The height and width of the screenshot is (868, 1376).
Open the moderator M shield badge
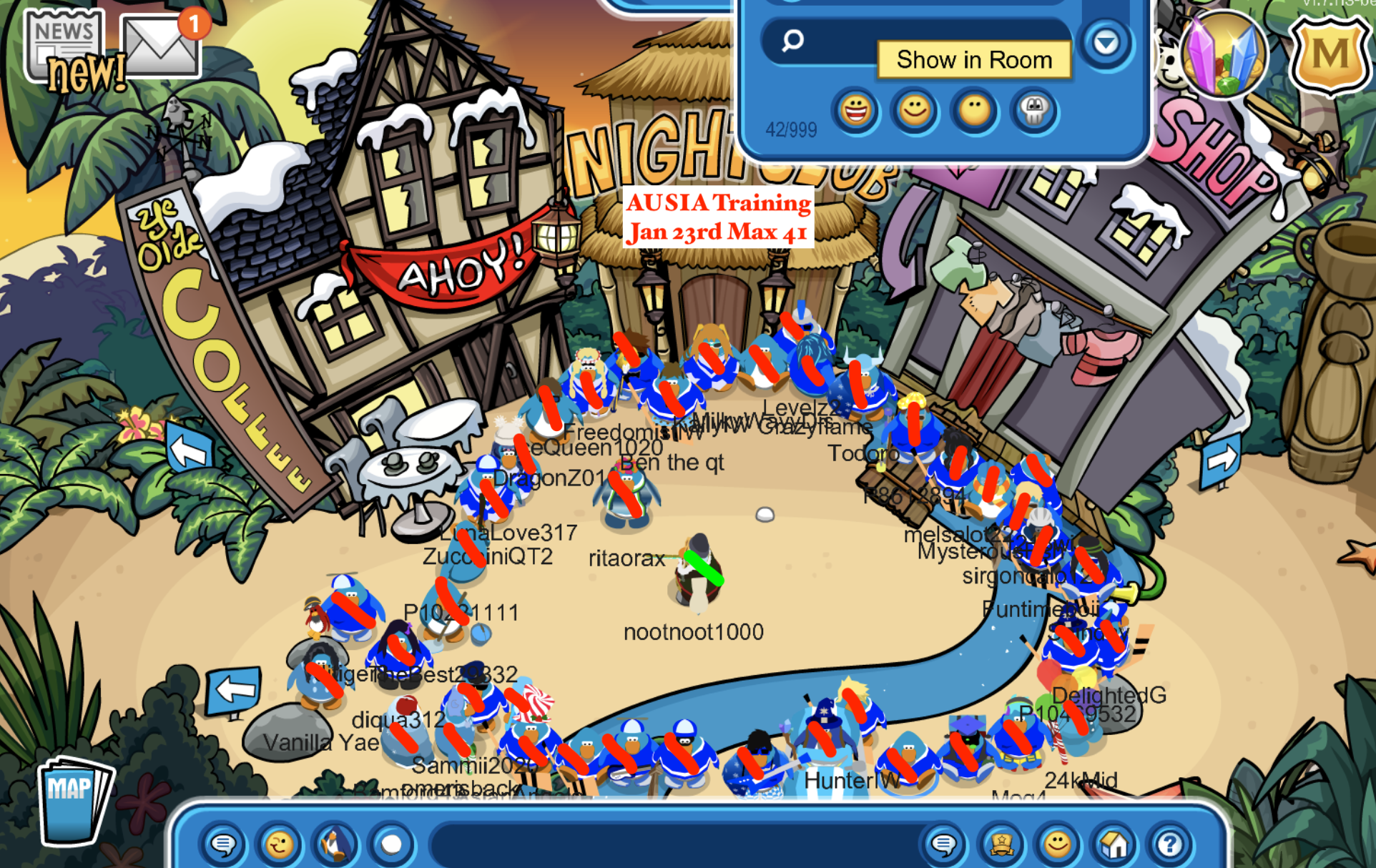[x=1330, y=56]
